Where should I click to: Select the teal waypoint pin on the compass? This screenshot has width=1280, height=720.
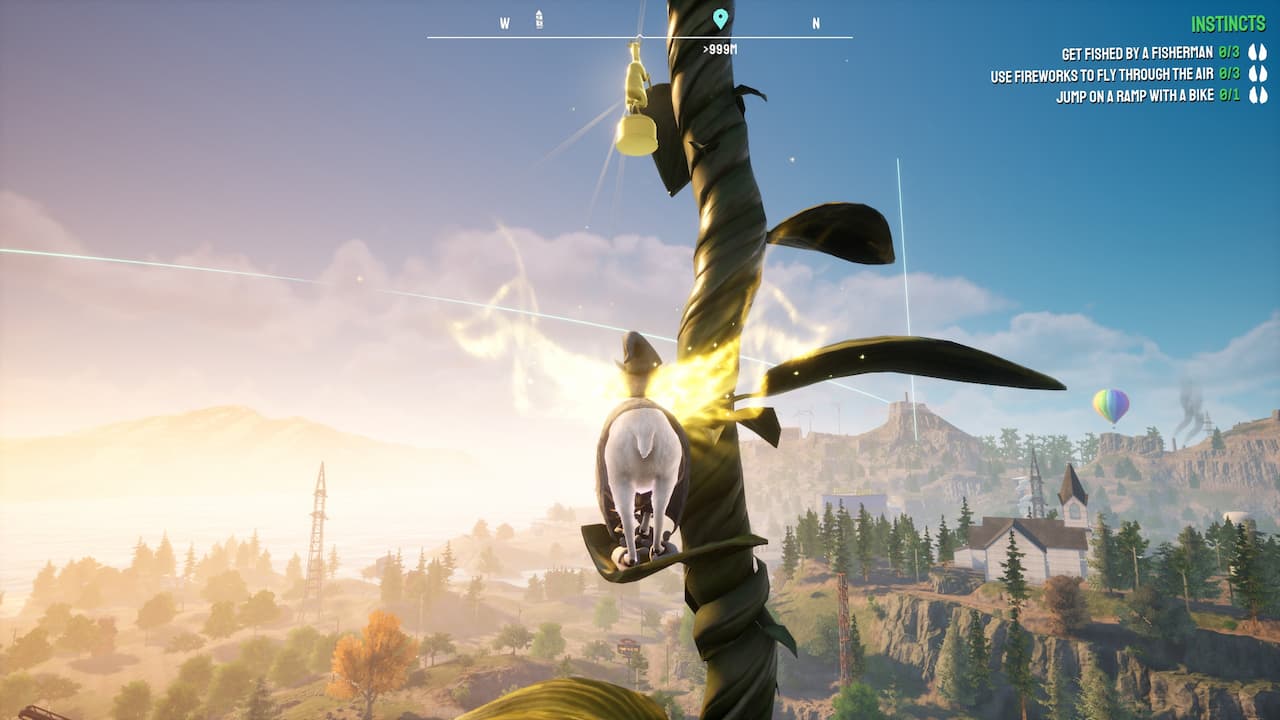coord(718,18)
